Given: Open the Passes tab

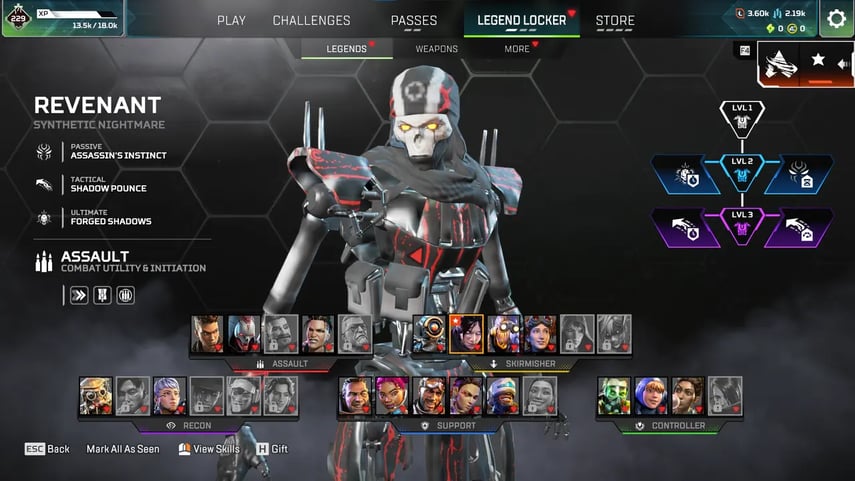Looking at the screenshot, I should 413,20.
